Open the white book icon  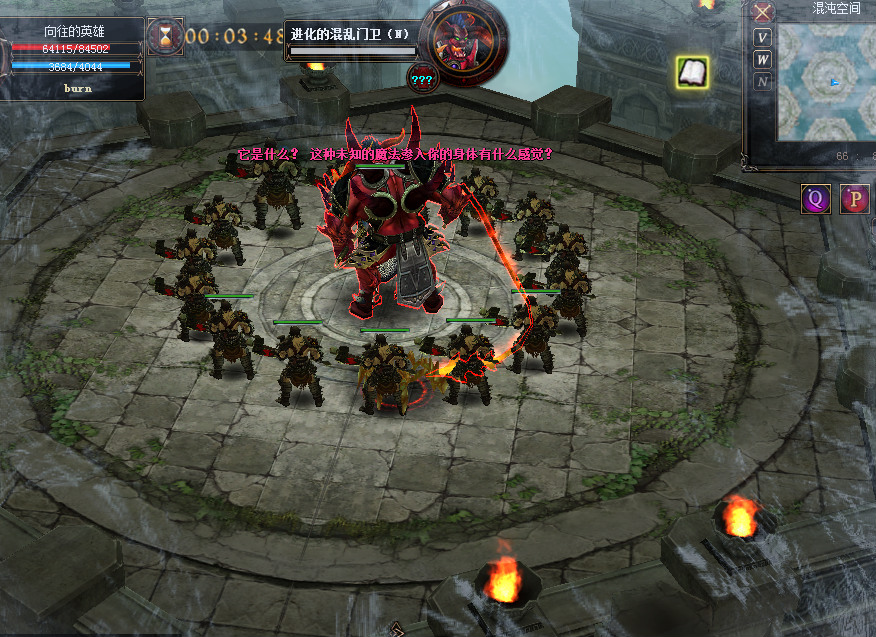[x=693, y=72]
